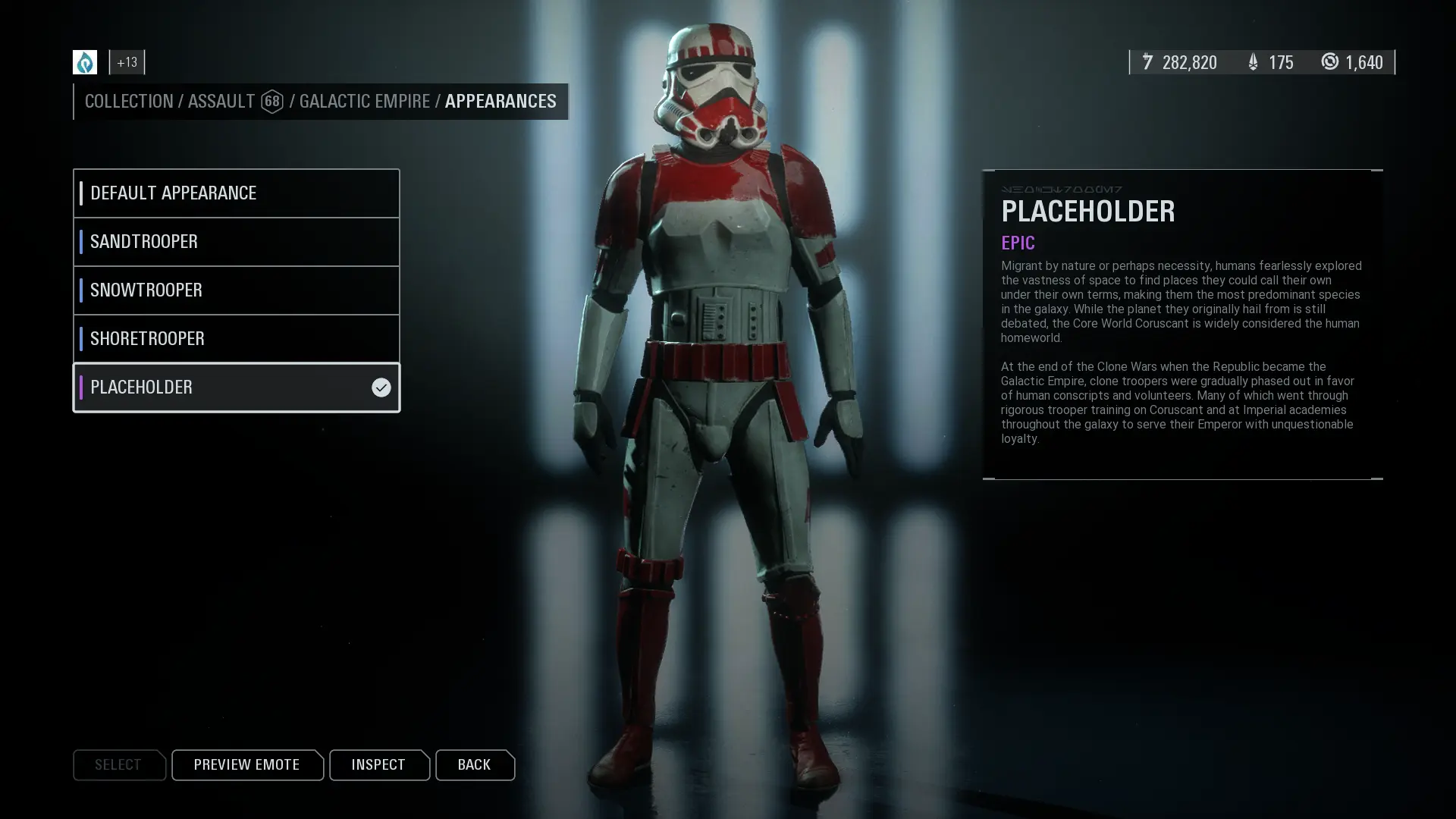The height and width of the screenshot is (819, 1456).
Task: Select the Shoretrooper appearance
Action: (x=236, y=339)
